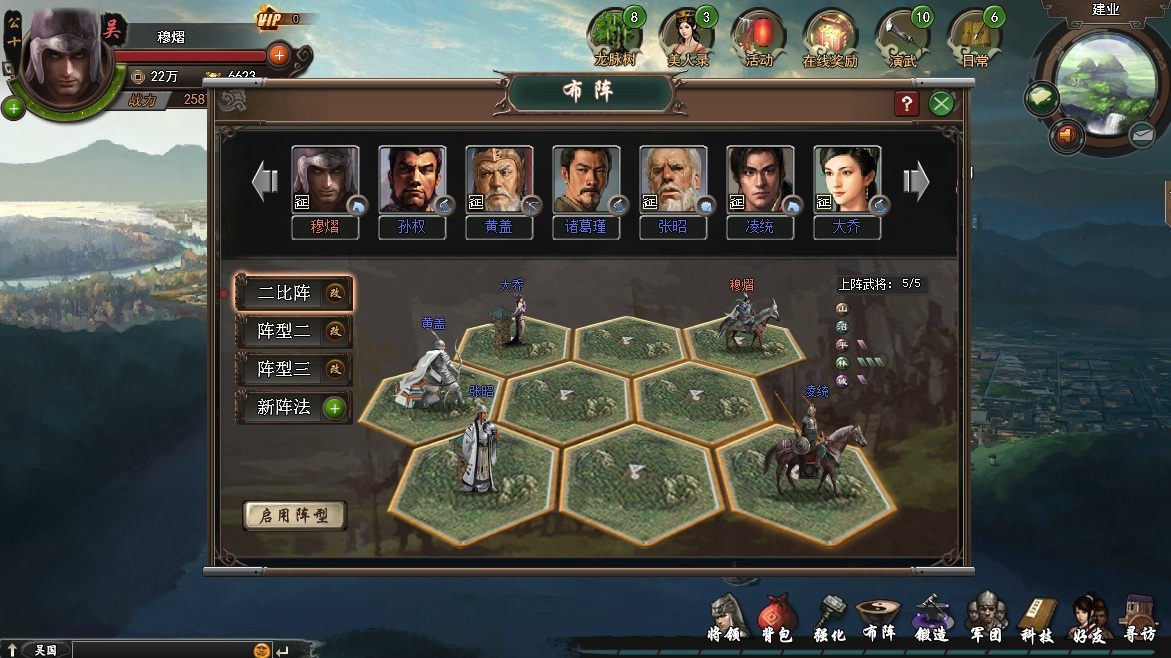Pick 诸葛瑾 from the general list
This screenshot has height=658, width=1171.
tap(586, 180)
